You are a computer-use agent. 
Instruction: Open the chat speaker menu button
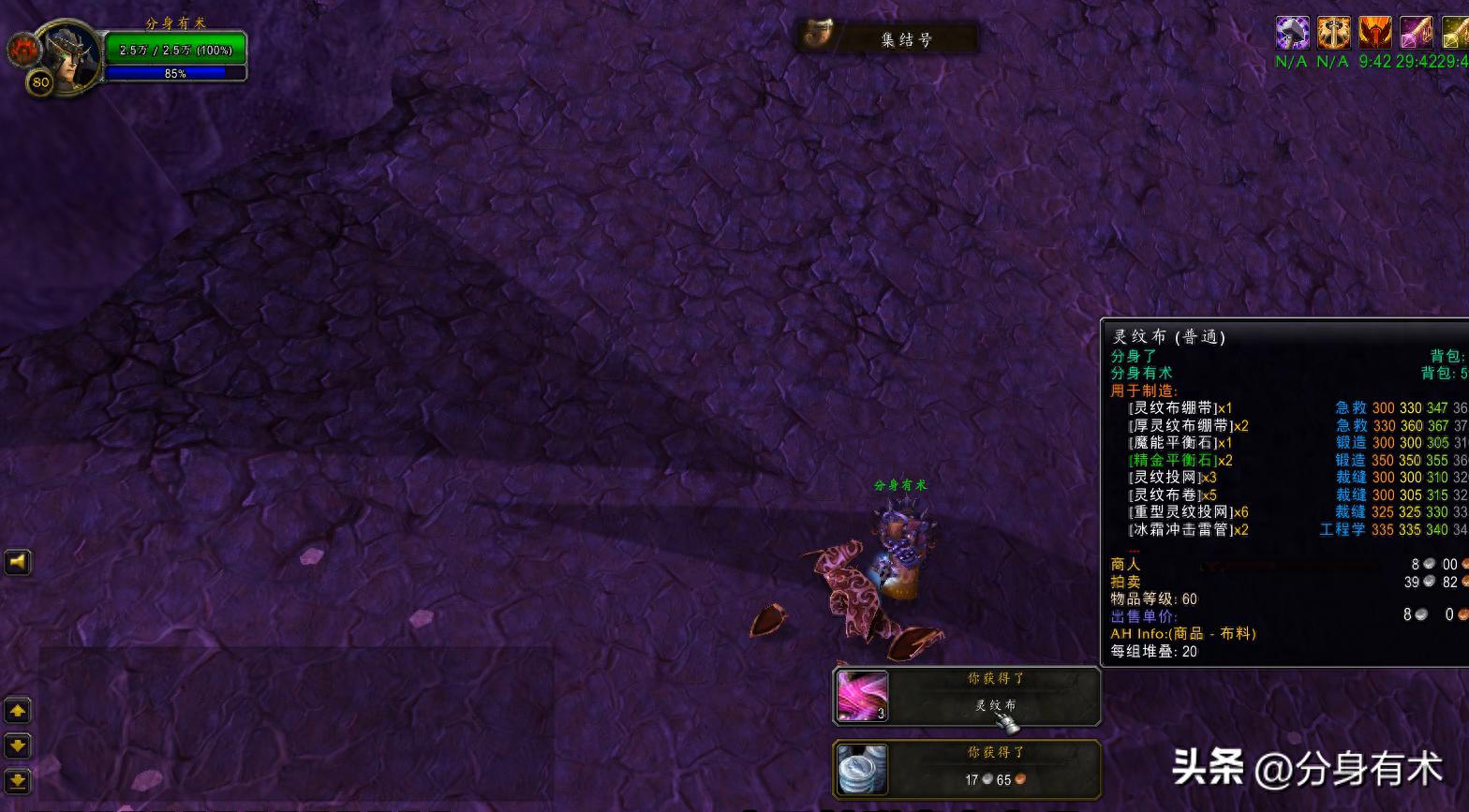[x=18, y=562]
